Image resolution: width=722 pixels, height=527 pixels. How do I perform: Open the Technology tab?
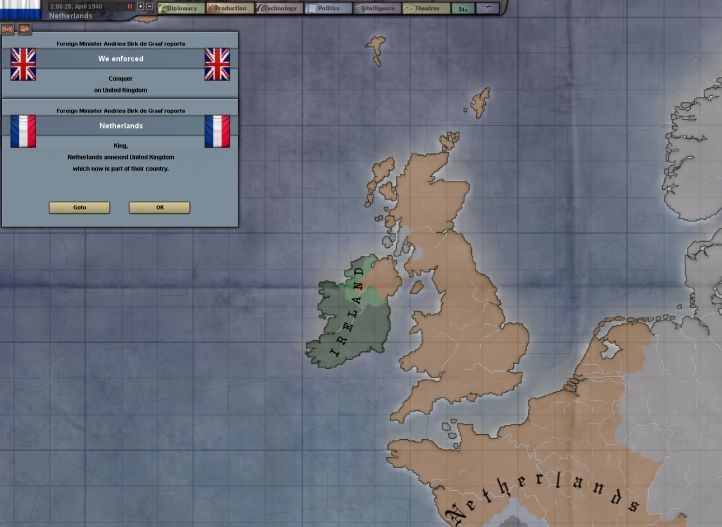277,8
